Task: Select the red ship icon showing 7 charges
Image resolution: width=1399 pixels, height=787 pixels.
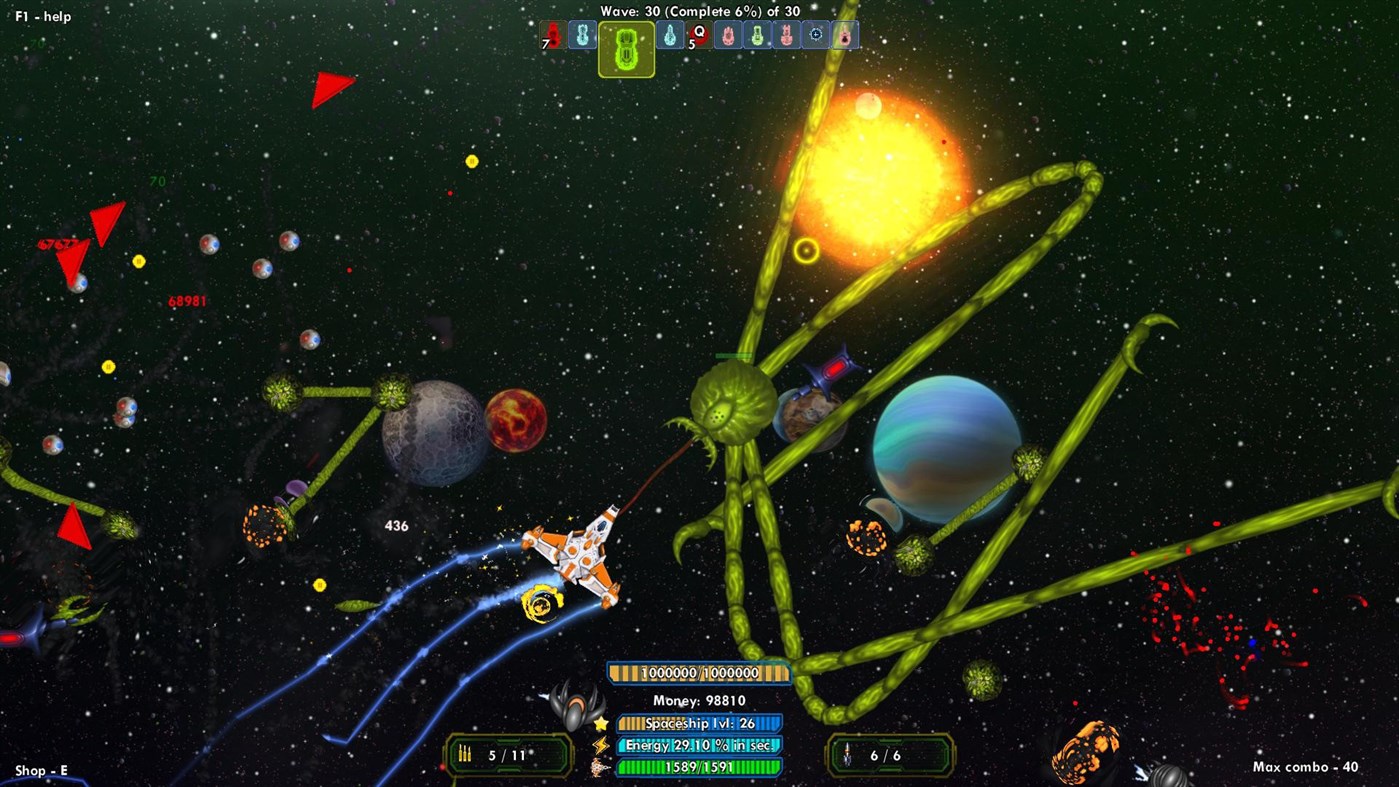Action: [552, 36]
